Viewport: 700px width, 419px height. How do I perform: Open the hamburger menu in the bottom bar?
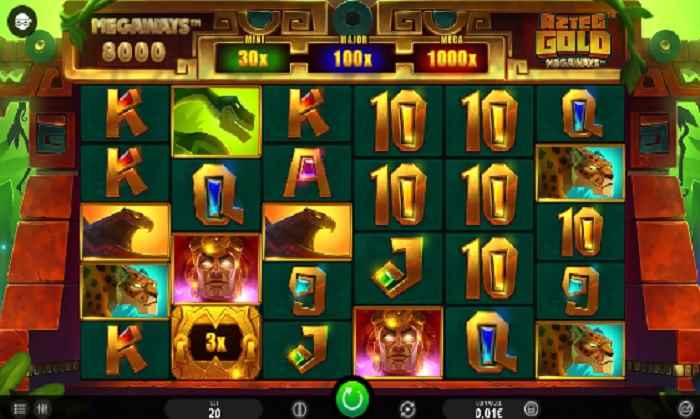(x=18, y=409)
